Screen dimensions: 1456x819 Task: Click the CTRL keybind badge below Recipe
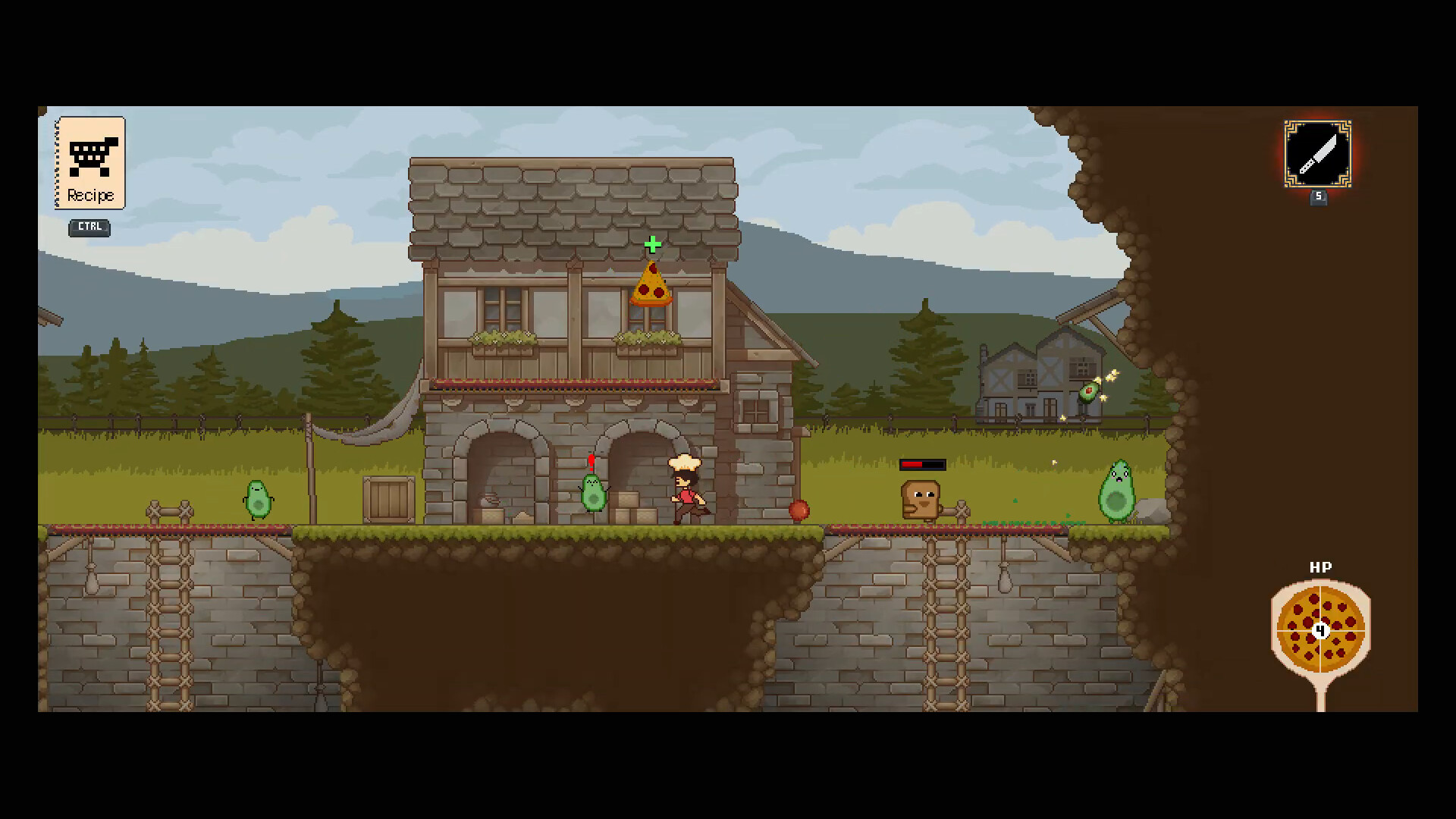coord(89,227)
